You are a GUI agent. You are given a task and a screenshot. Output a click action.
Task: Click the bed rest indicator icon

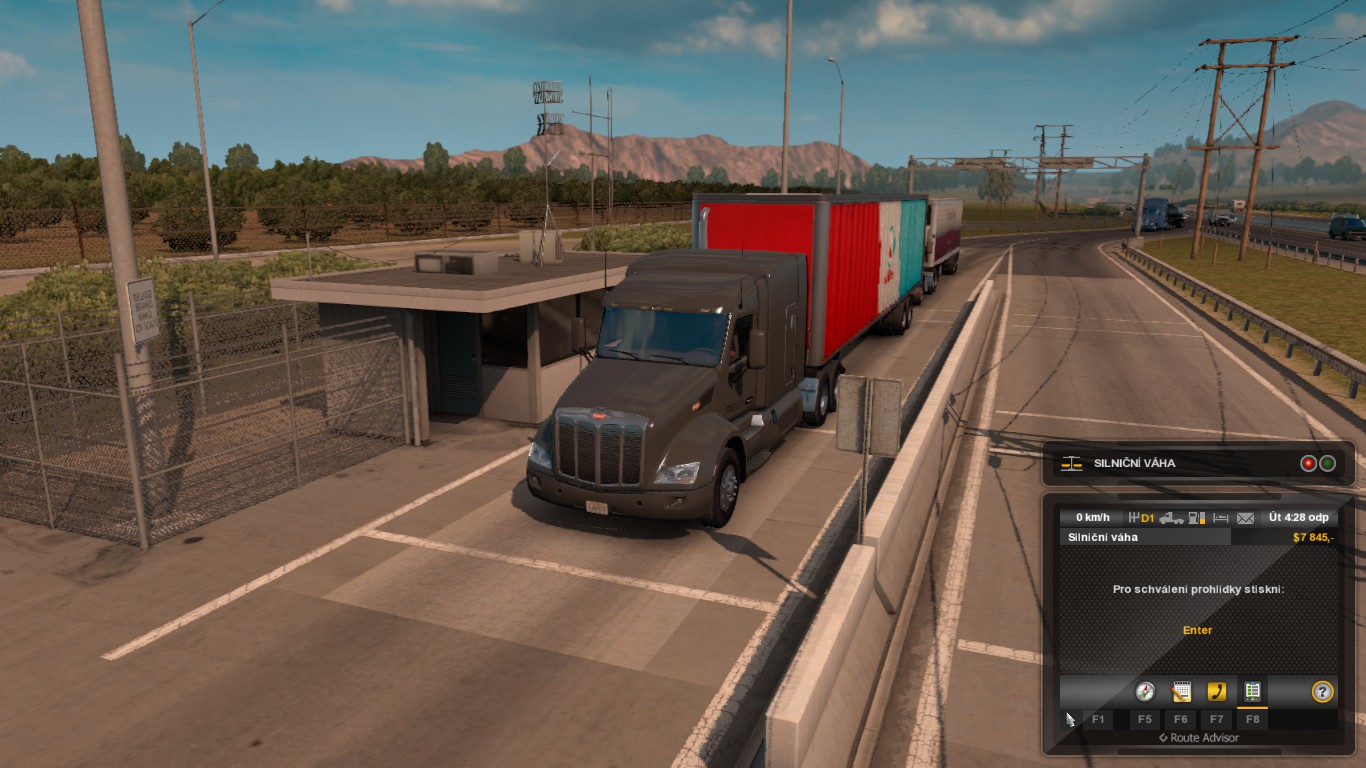[1221, 518]
